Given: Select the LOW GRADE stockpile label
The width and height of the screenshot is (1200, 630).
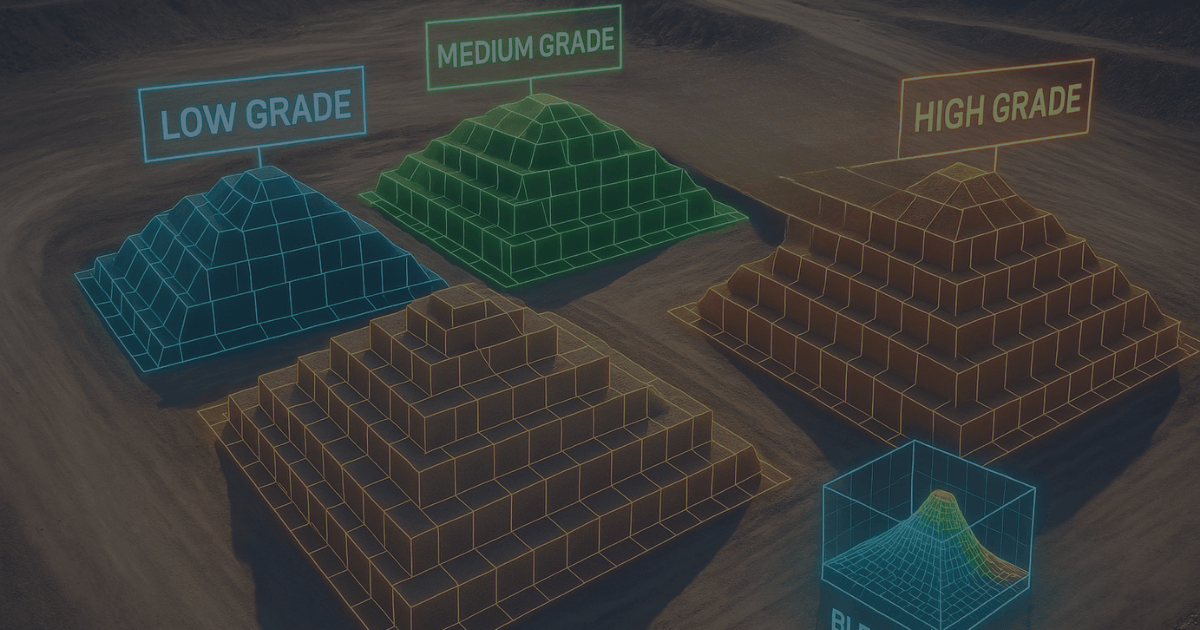Looking at the screenshot, I should 252,114.
